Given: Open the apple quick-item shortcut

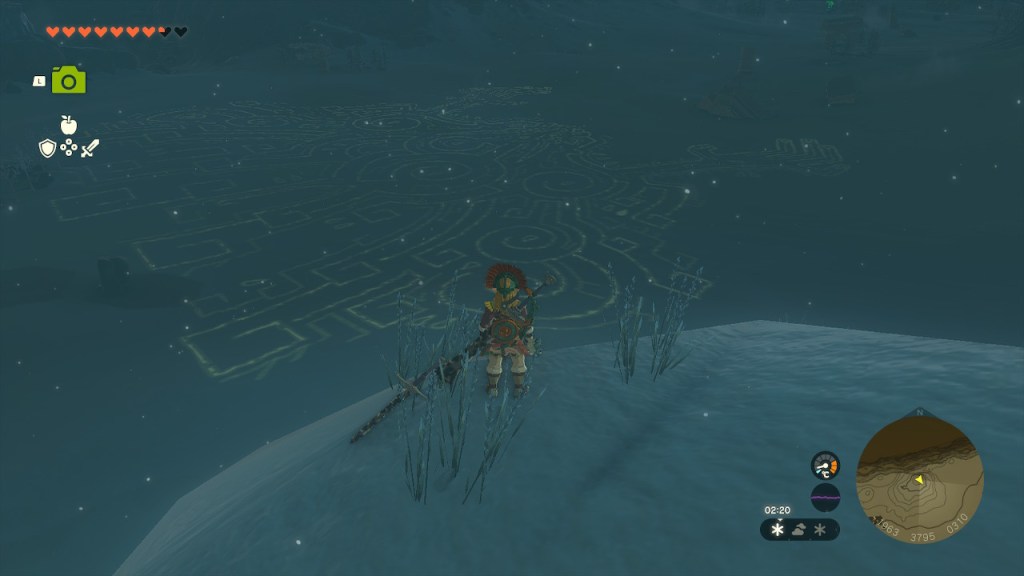Looking at the screenshot, I should (68, 125).
